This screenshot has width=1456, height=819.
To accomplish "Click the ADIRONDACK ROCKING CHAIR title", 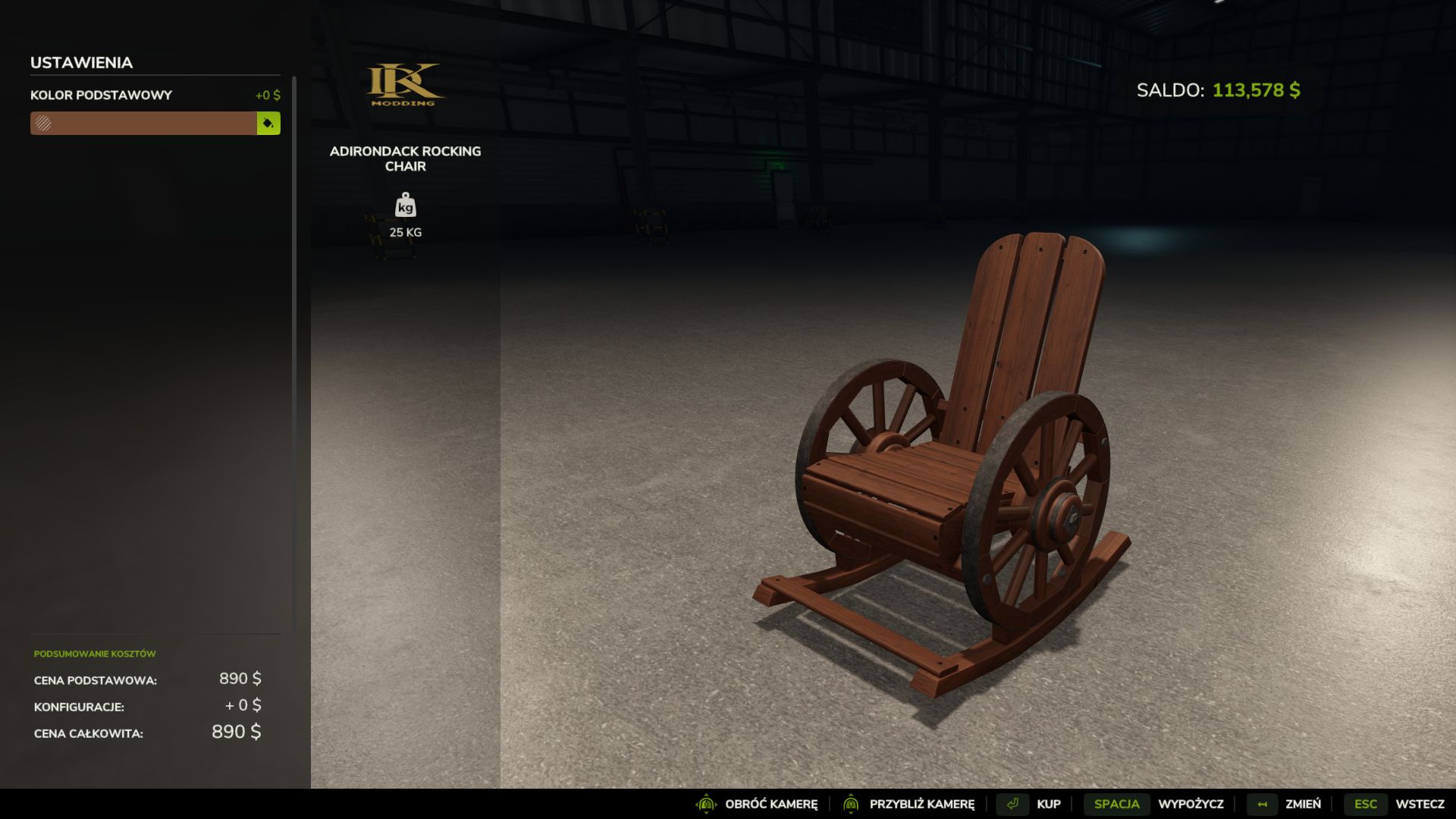I will (405, 158).
